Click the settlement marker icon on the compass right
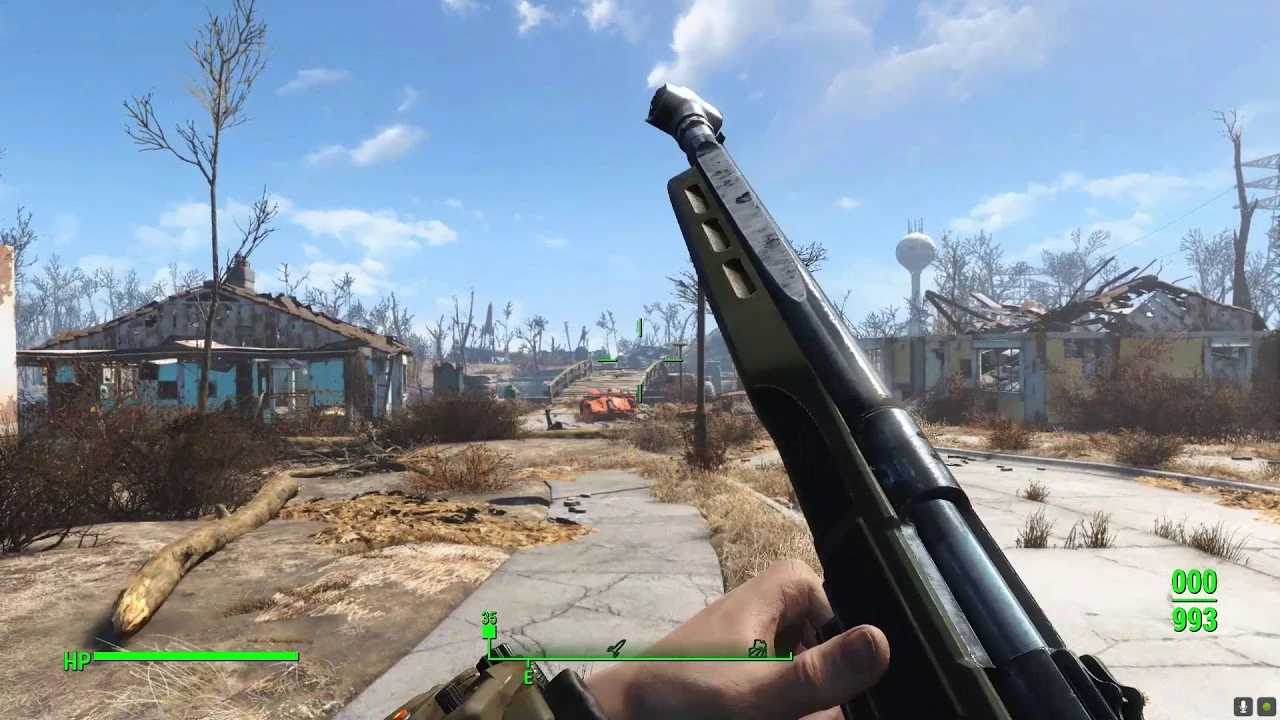This screenshot has height=720, width=1280. [x=757, y=649]
